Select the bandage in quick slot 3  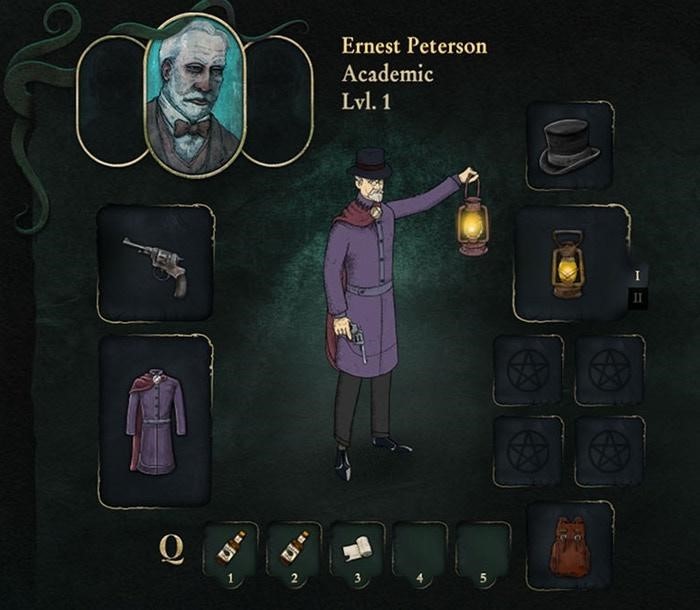click(357, 548)
